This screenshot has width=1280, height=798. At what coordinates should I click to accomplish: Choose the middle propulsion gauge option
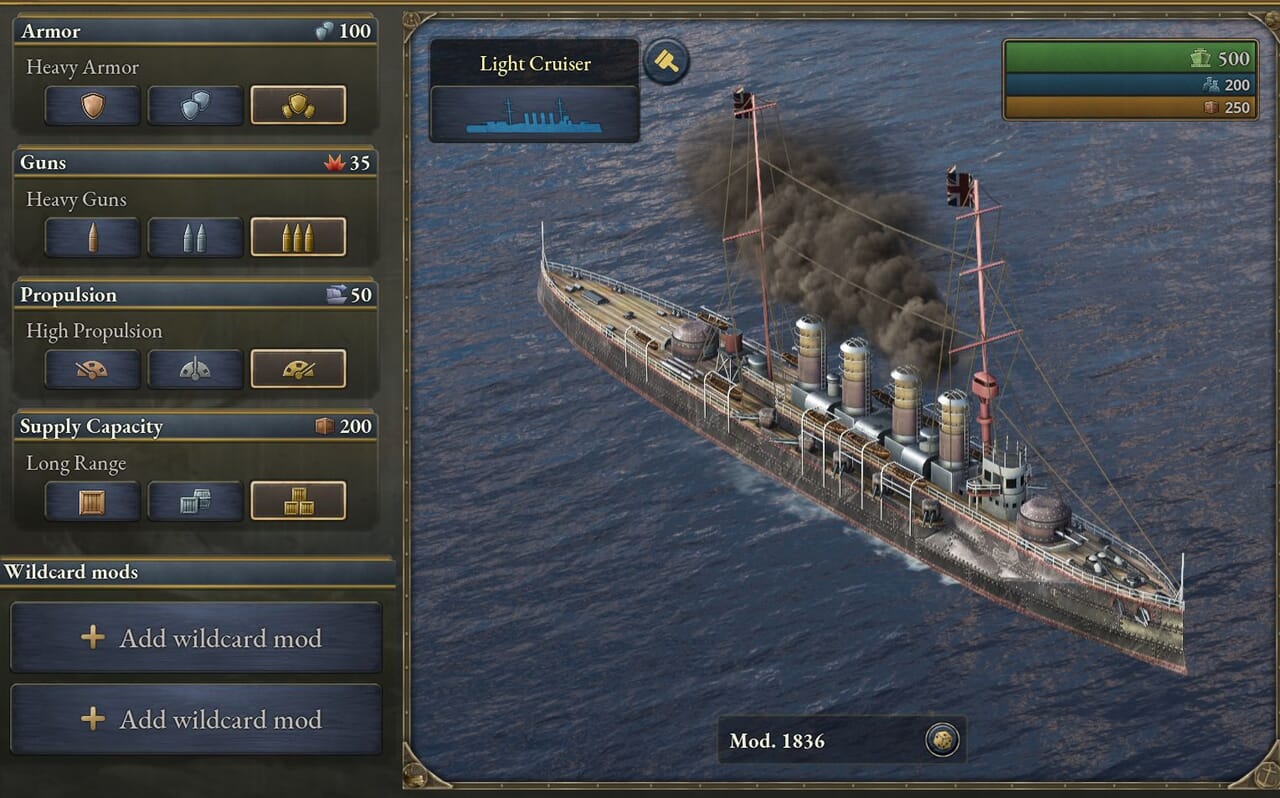click(x=195, y=369)
